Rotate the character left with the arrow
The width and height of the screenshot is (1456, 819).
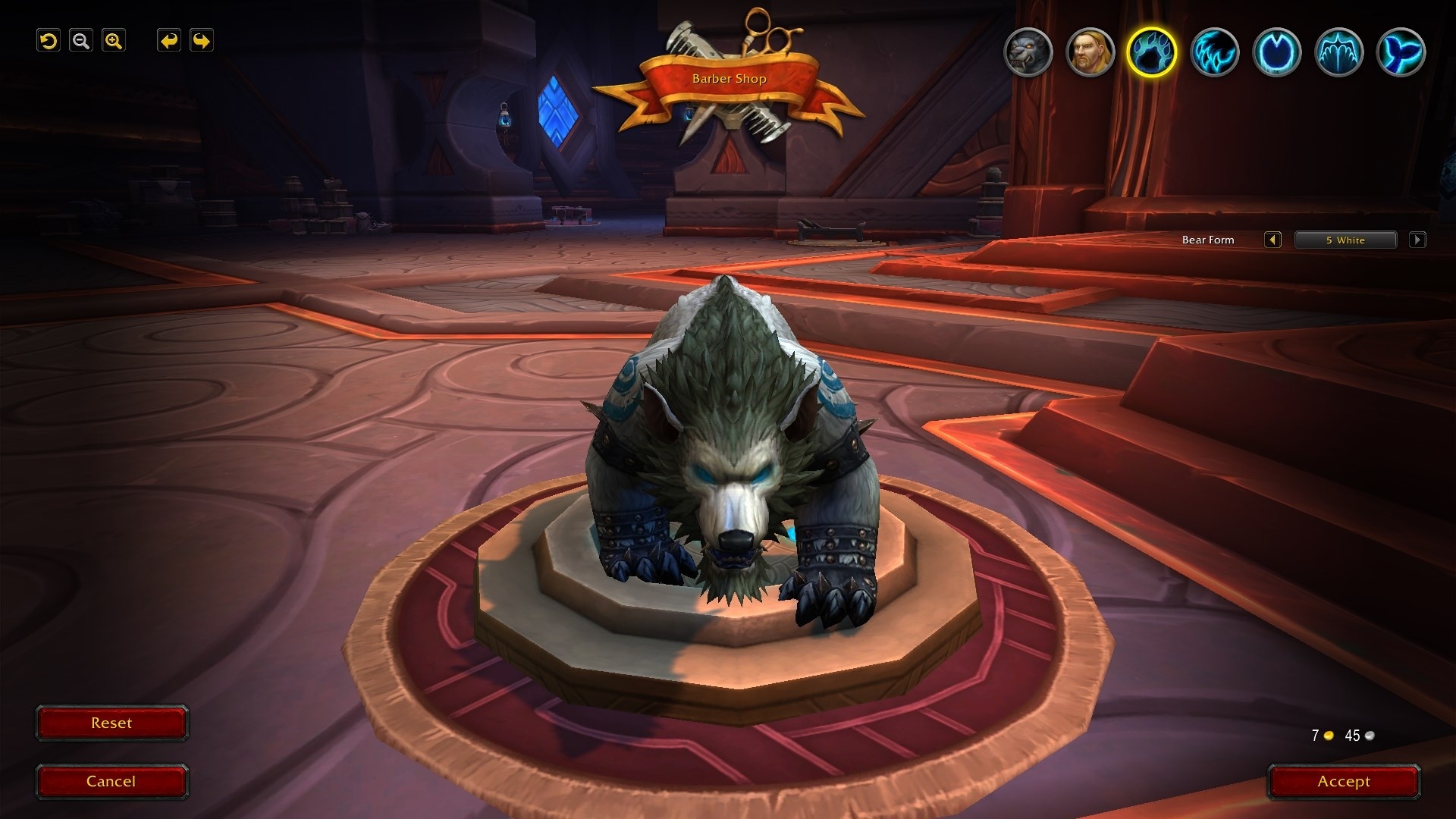(x=168, y=41)
